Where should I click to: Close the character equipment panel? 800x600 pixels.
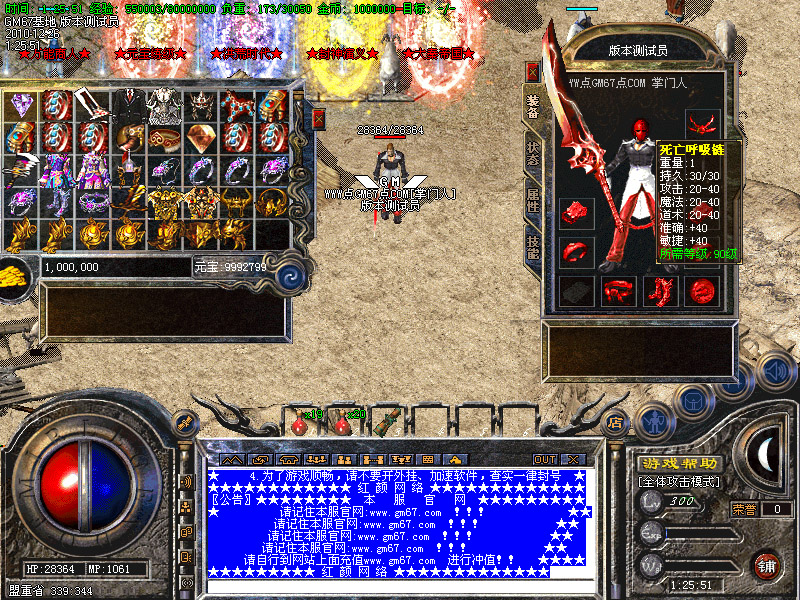pyautogui.click(x=532, y=72)
